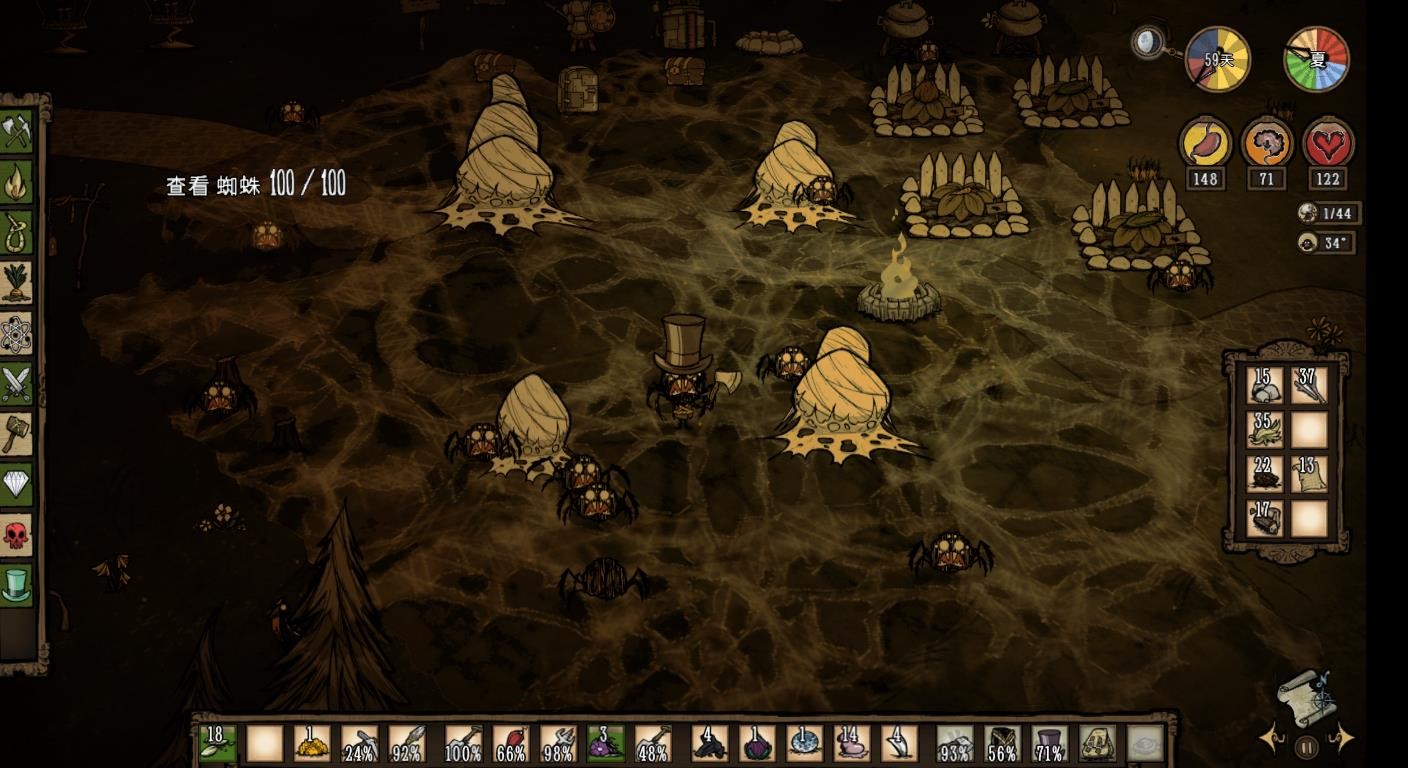The image size is (1408, 768).
Task: Open the Fire crafting tab
Action: (x=17, y=182)
